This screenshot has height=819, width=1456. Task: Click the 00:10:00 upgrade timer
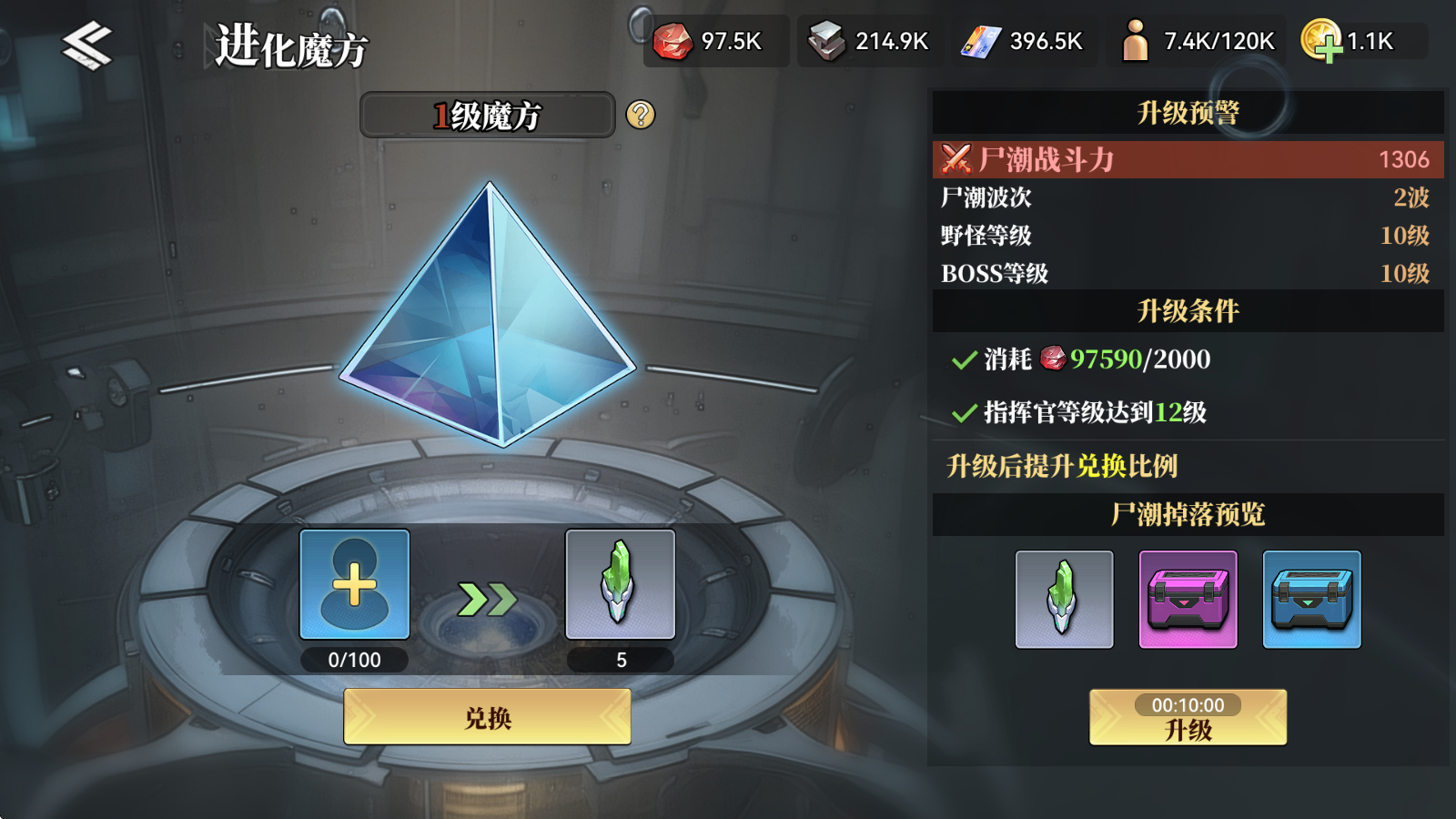point(1187,703)
